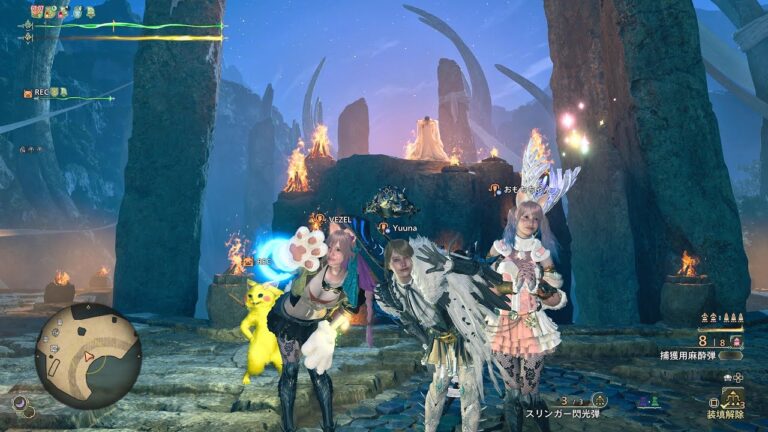Click the red flower status buff icon

pos(37,11)
